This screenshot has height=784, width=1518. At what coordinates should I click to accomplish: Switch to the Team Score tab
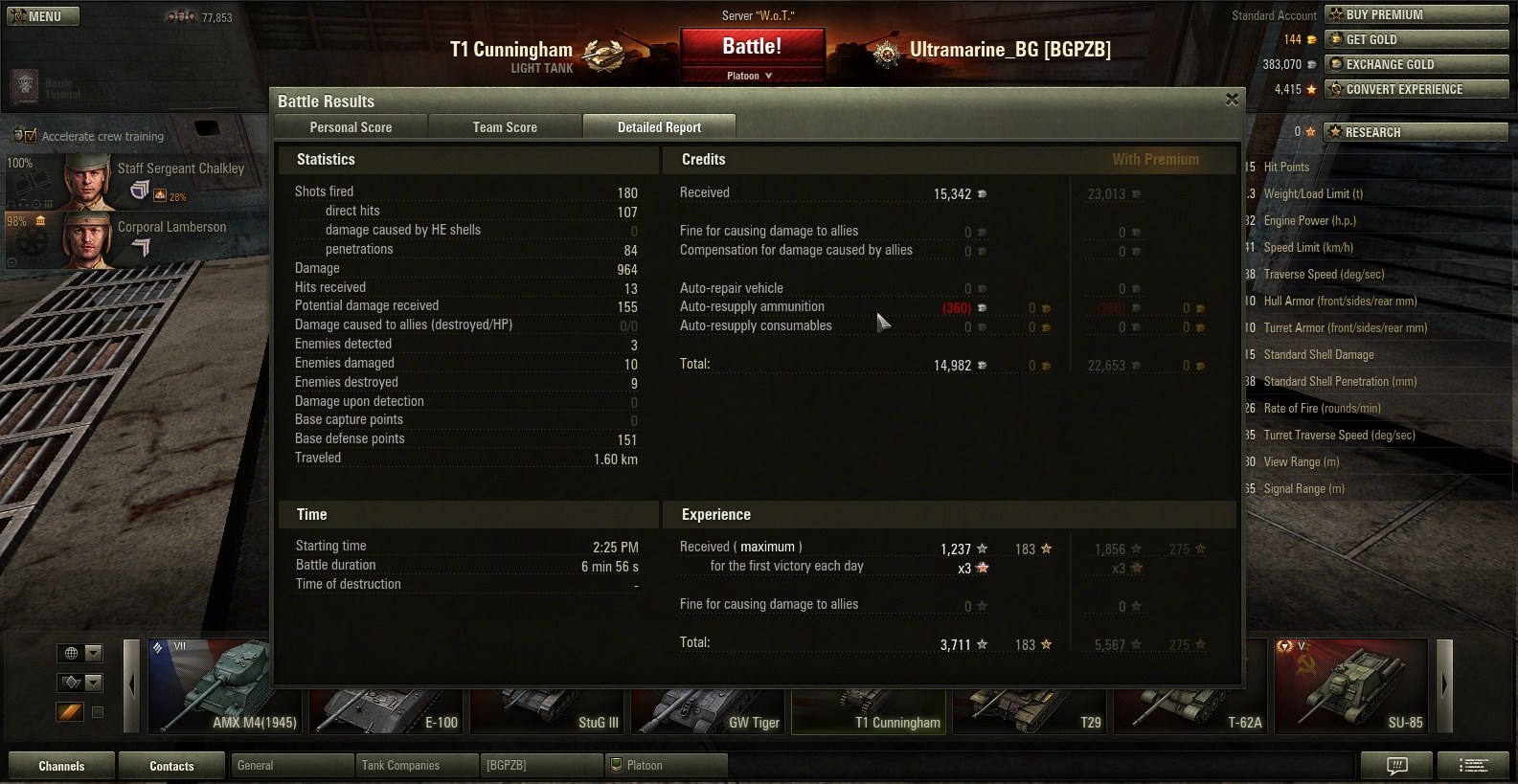click(505, 127)
